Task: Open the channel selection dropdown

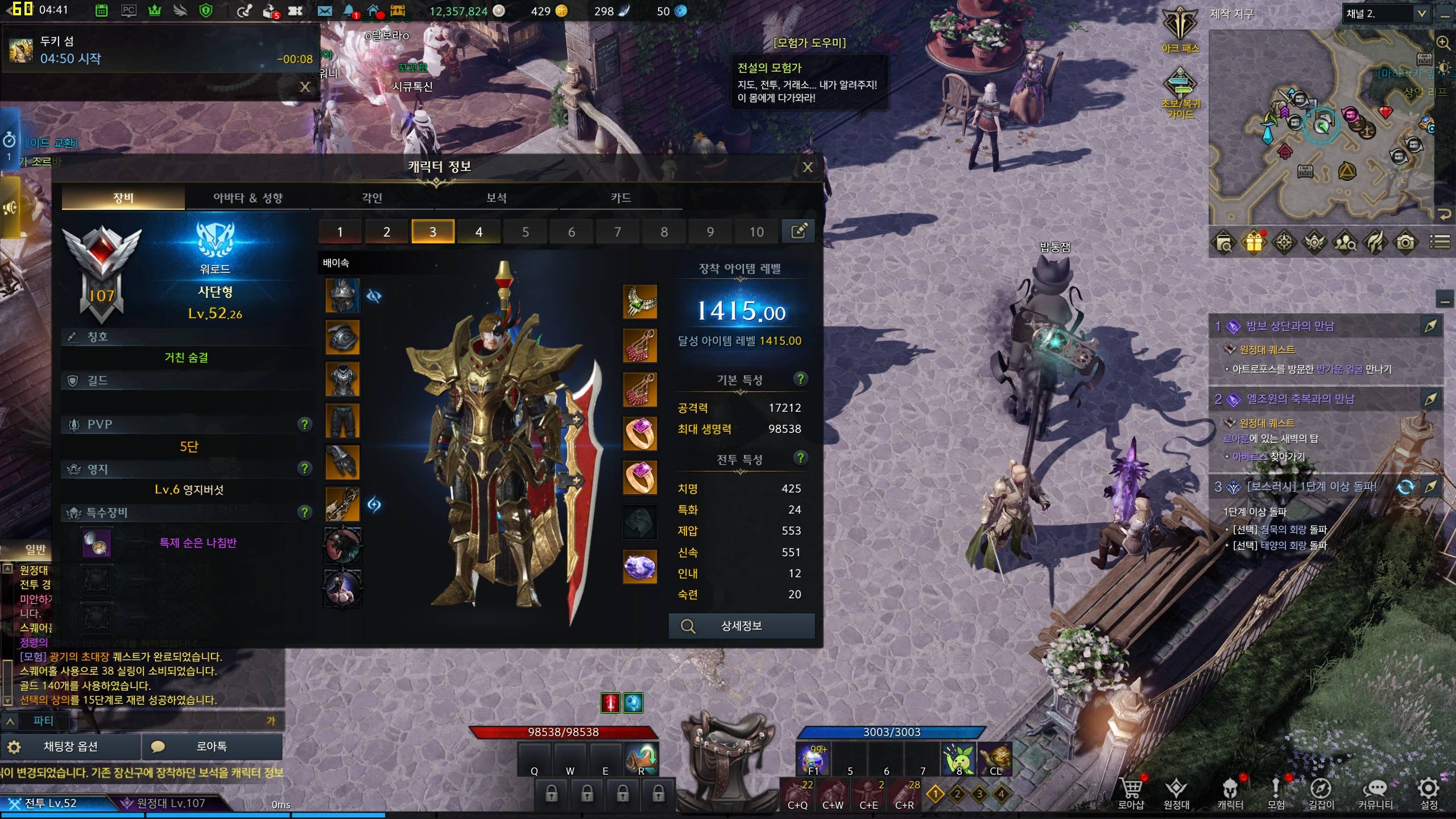Action: click(x=1421, y=14)
